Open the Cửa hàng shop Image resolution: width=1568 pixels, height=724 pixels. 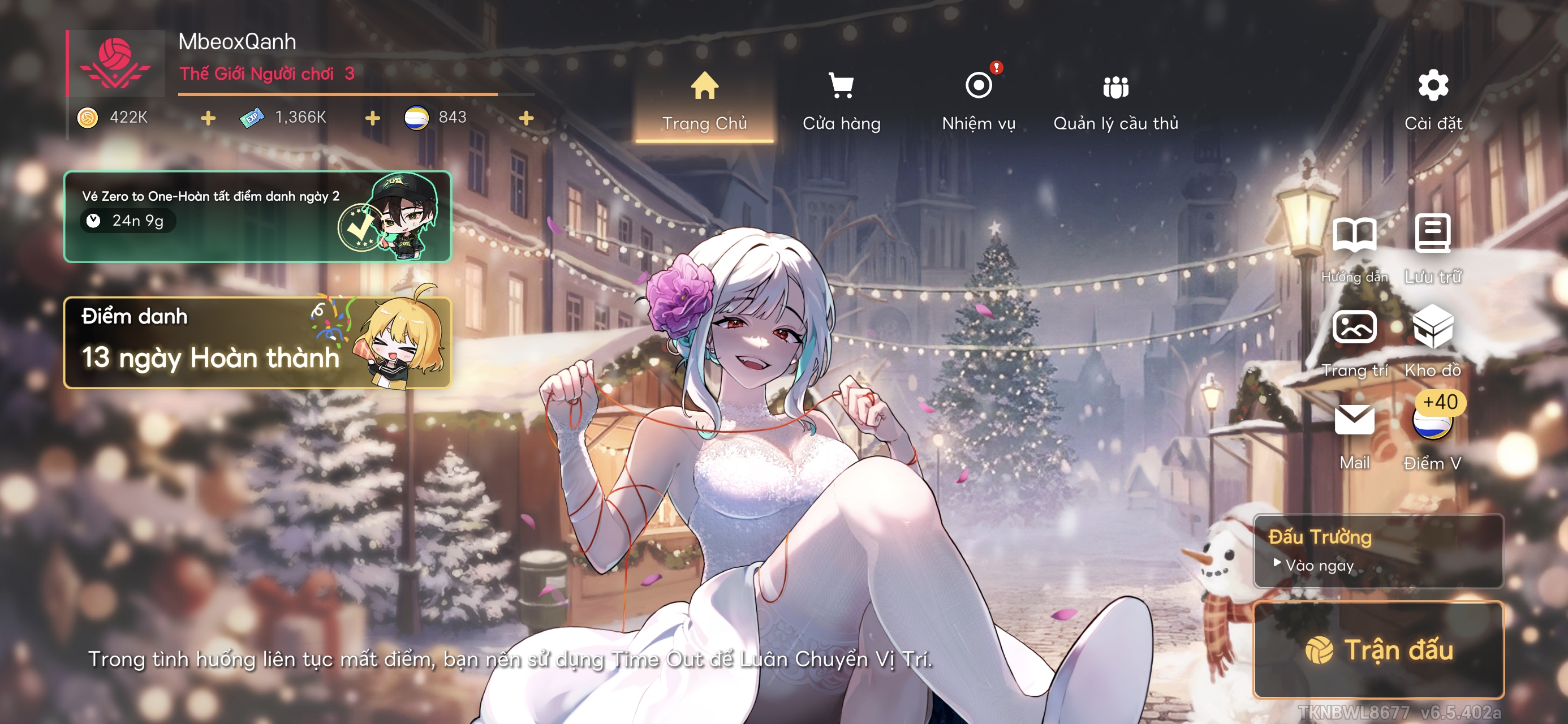click(841, 102)
